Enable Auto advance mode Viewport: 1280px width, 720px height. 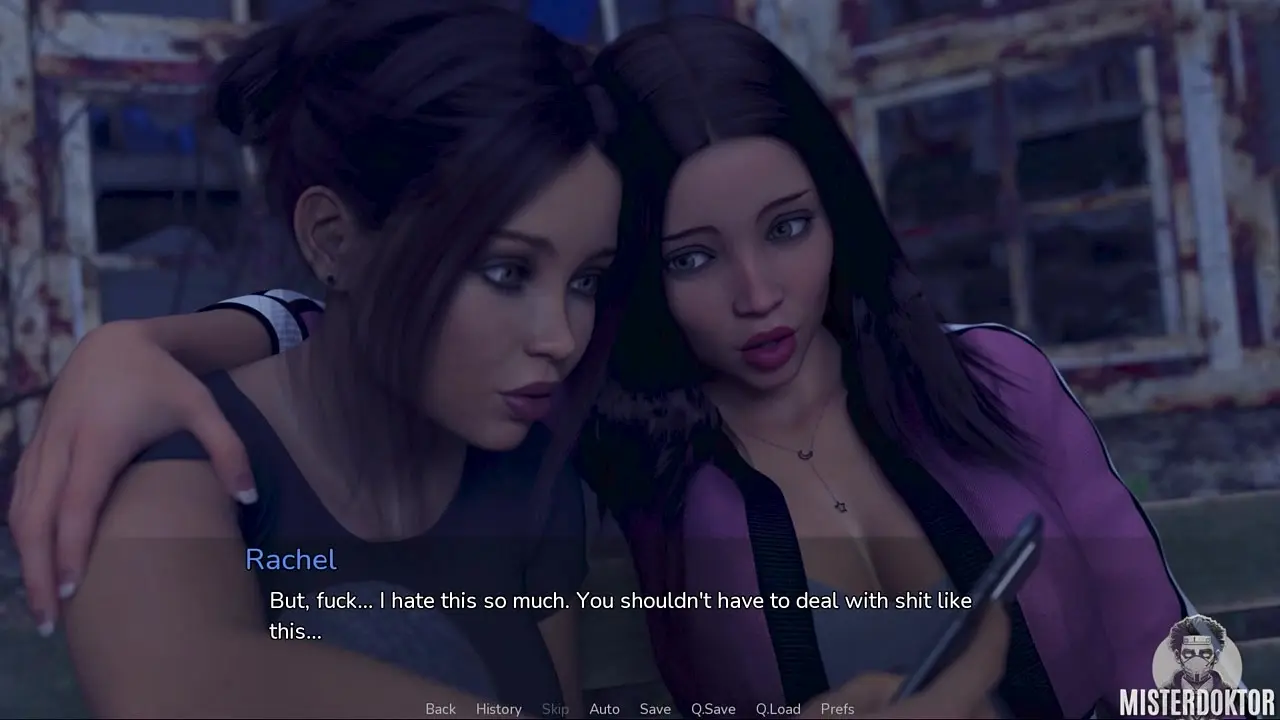coord(604,709)
